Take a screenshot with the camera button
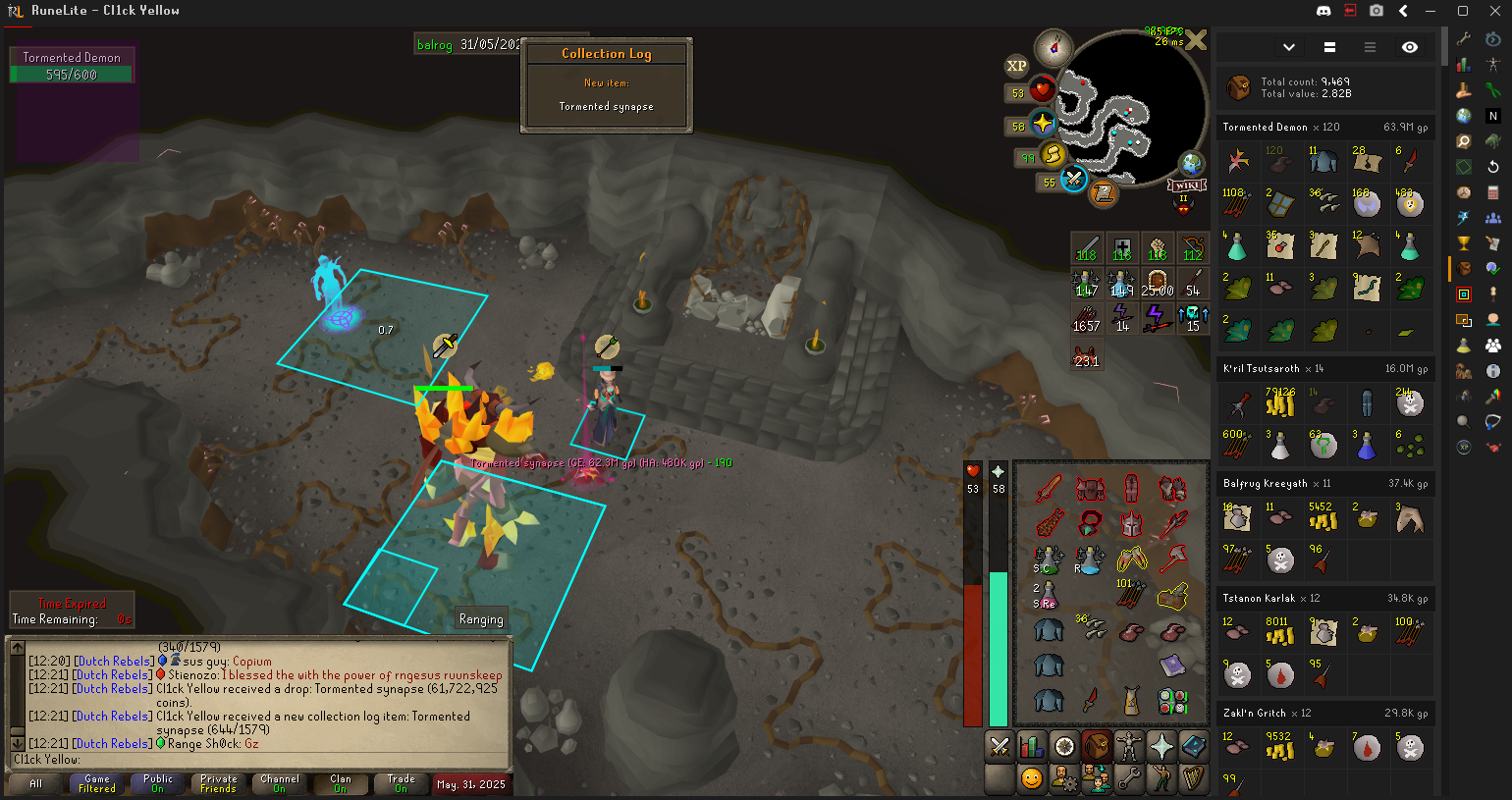The image size is (1512, 800). click(1377, 11)
